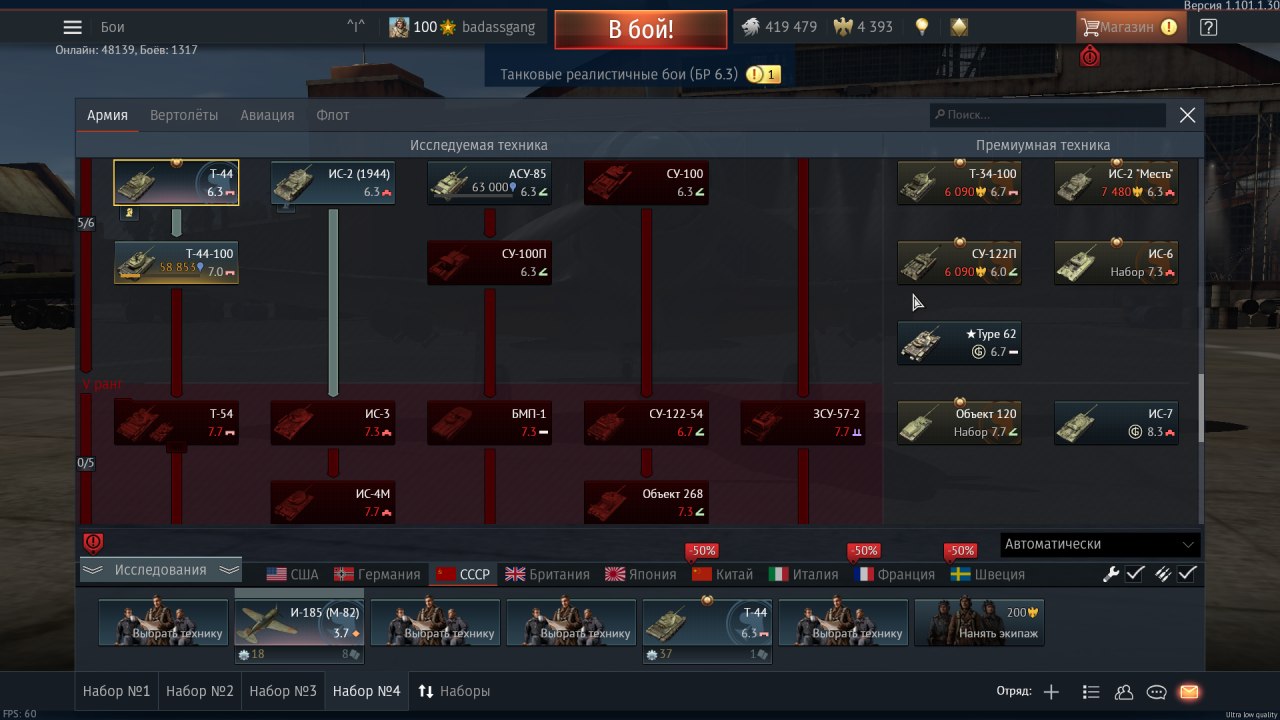Viewport: 1280px width, 720px height.
Task: Select the premium Объект 120
Action: (x=959, y=422)
